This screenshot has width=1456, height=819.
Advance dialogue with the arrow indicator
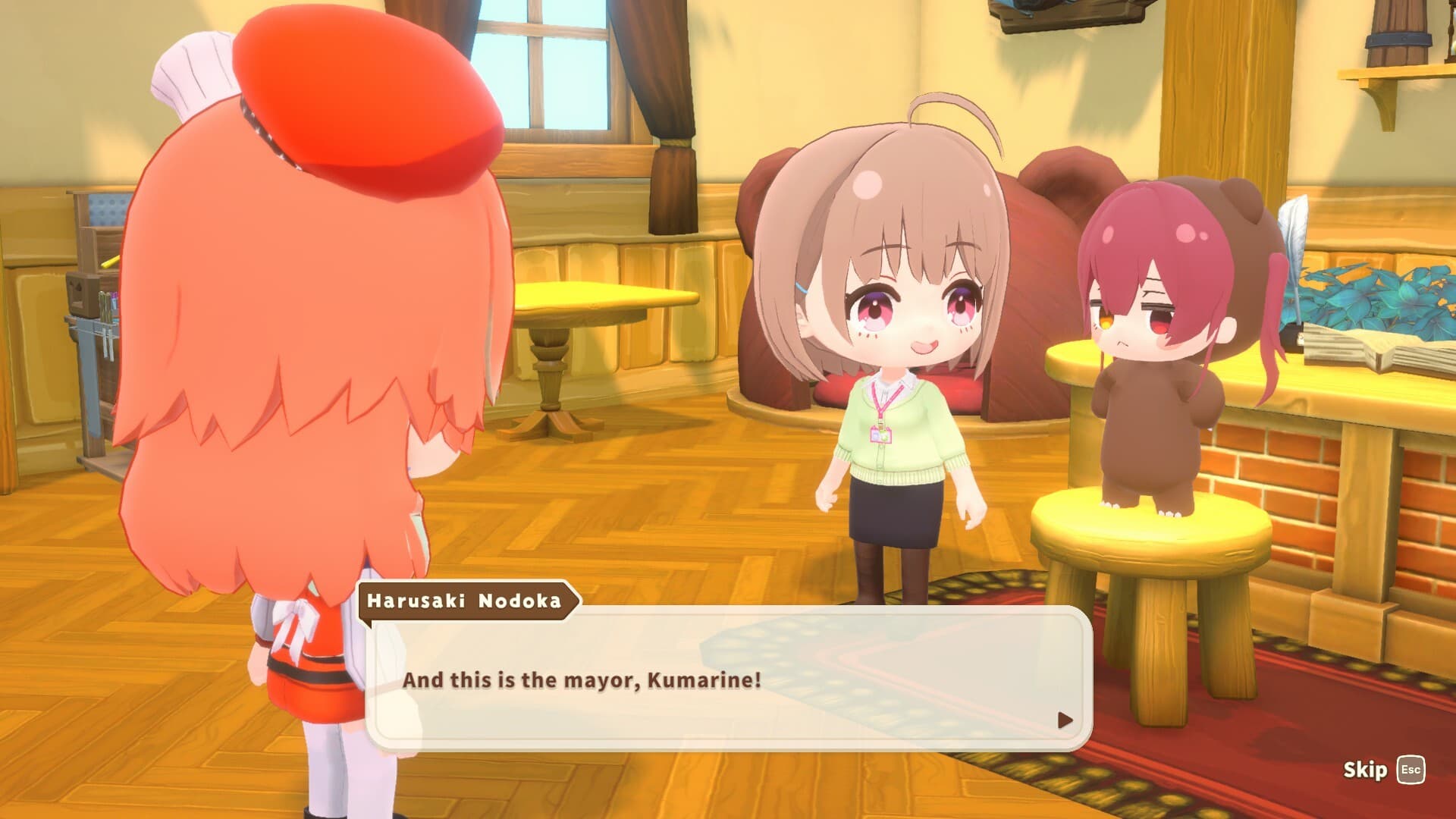click(x=1065, y=720)
